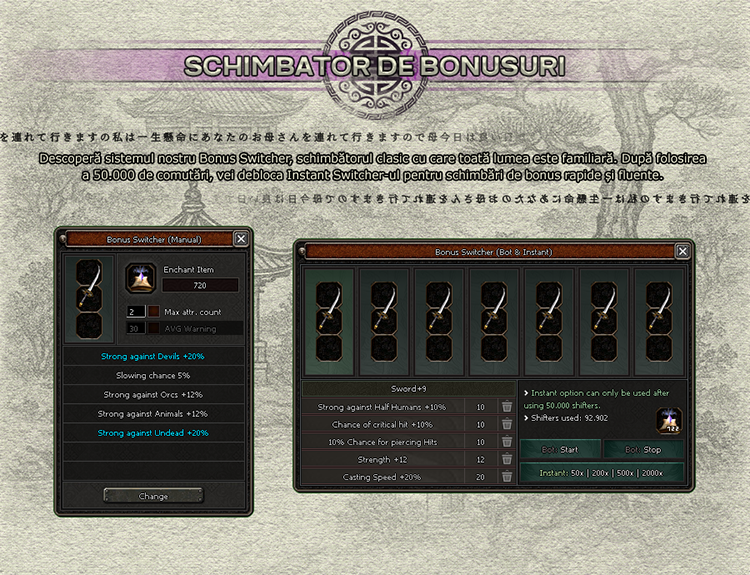750x575 pixels.
Task: Select the Strong against Devils +20% bonus
Action: [x=153, y=357]
